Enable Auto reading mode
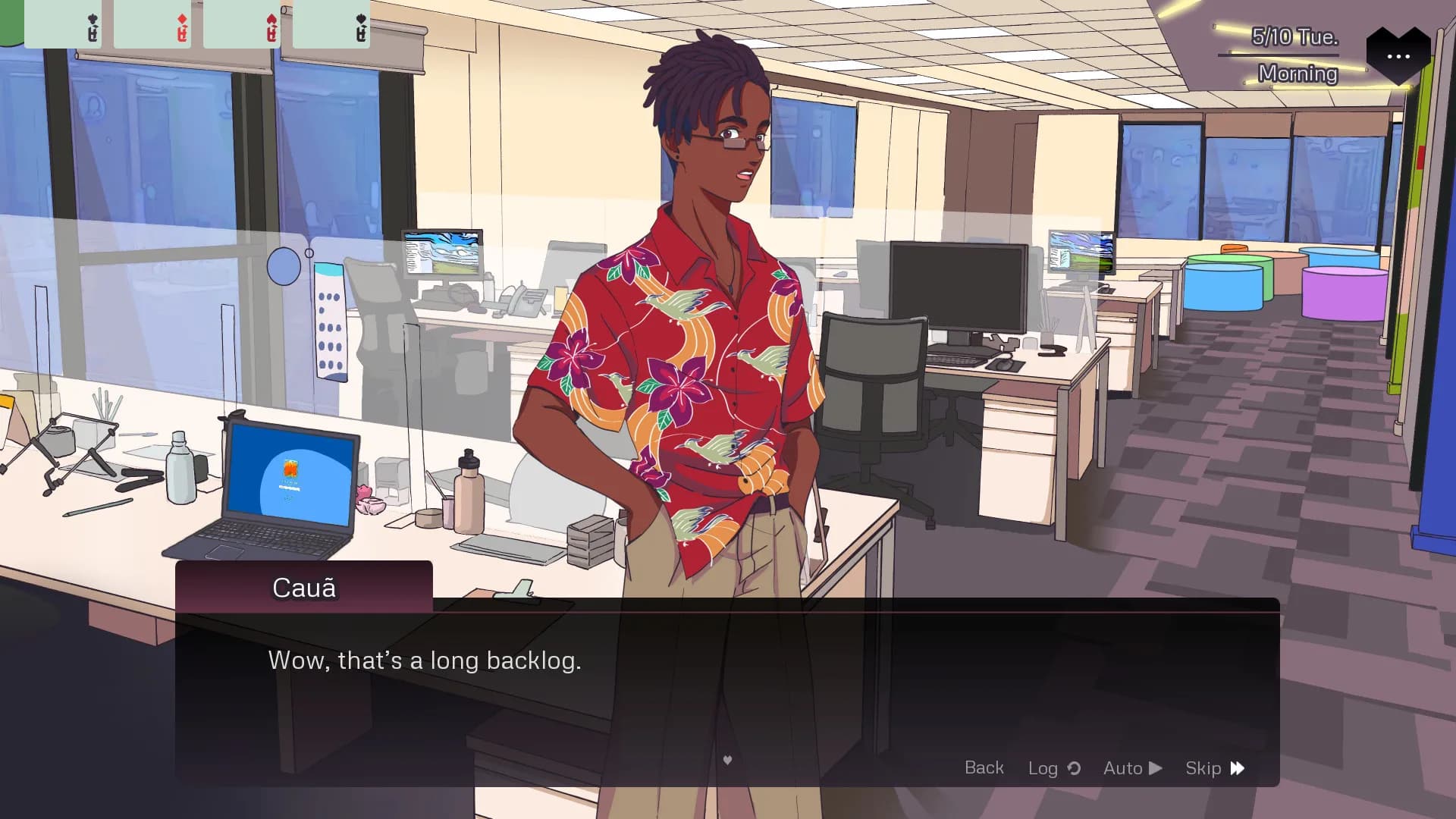1456x819 pixels. pos(1125,768)
